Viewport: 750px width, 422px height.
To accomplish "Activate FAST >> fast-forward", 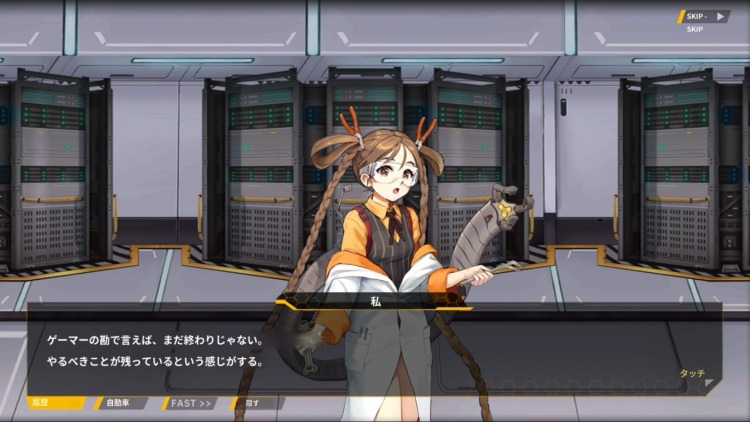I will click(190, 403).
